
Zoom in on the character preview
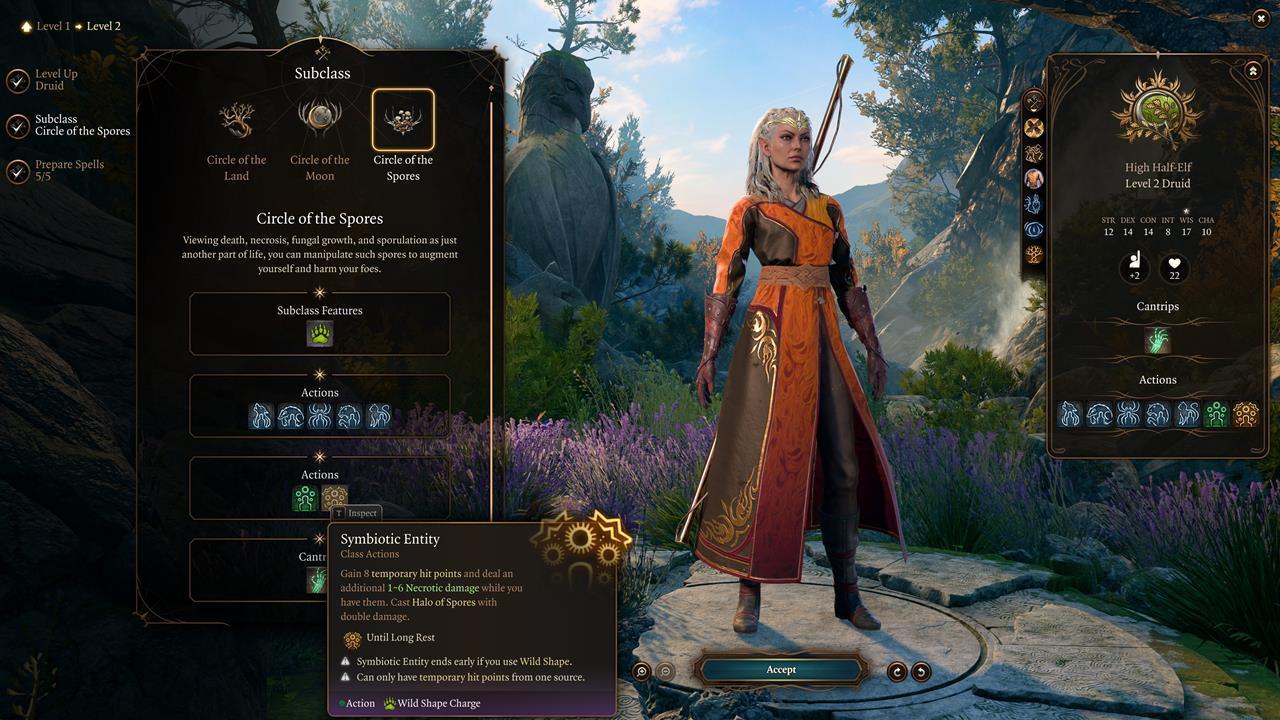[642, 671]
